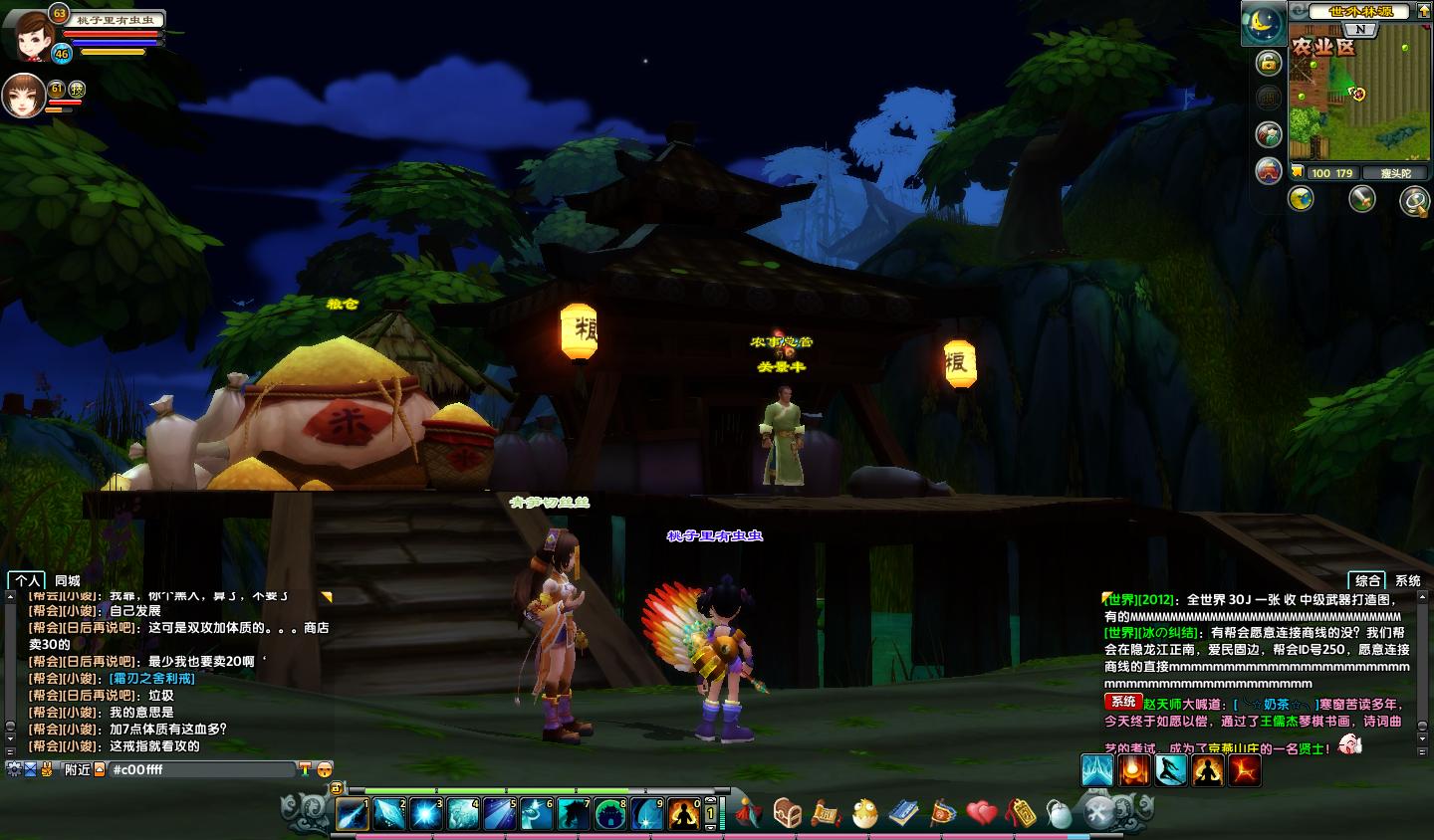Viewport: 1434px width, 840px height.
Task: Toggle the padlock button beside minimap
Action: pos(1268,63)
